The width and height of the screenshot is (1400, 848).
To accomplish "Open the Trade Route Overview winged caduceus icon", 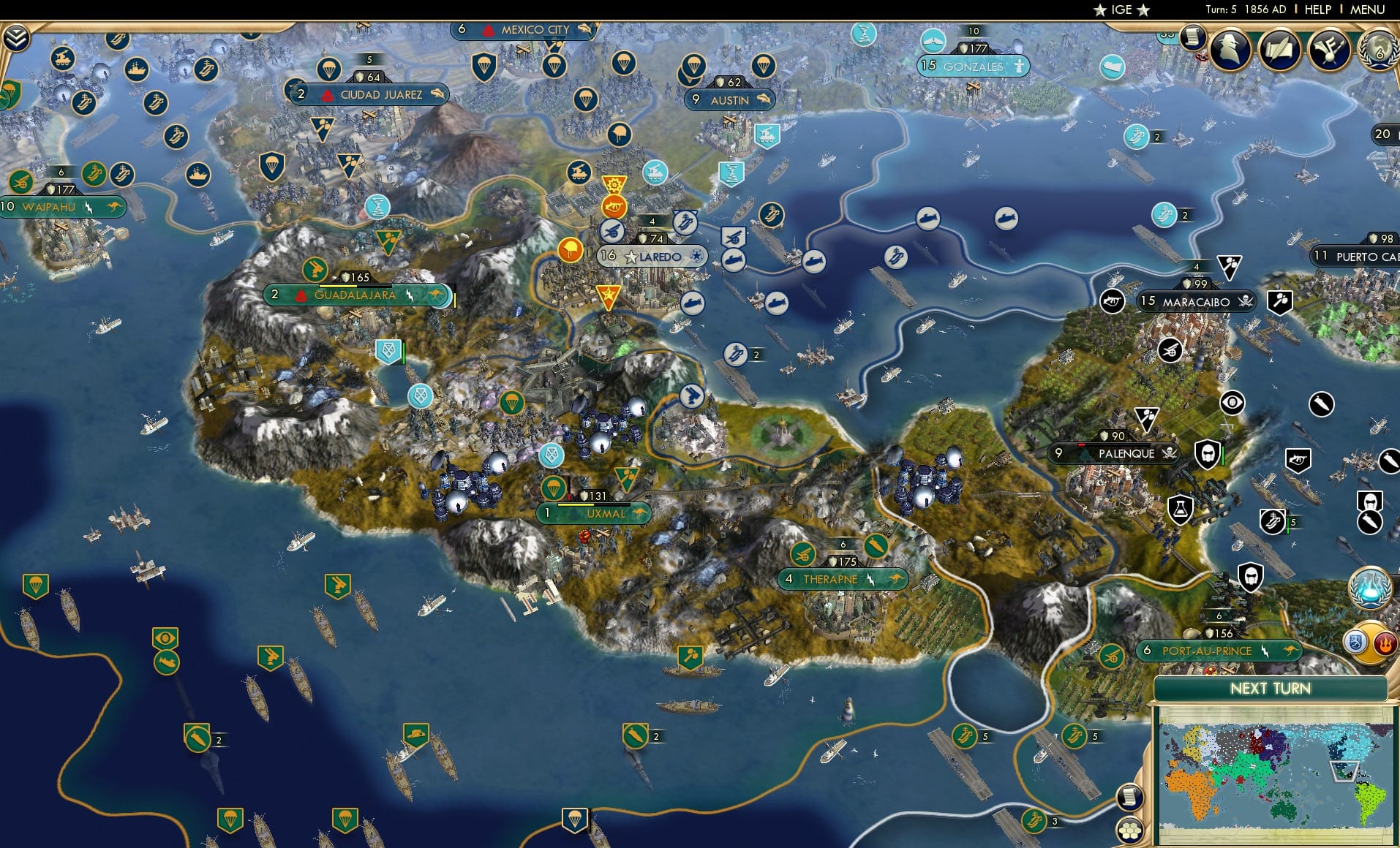I will click(x=1331, y=50).
